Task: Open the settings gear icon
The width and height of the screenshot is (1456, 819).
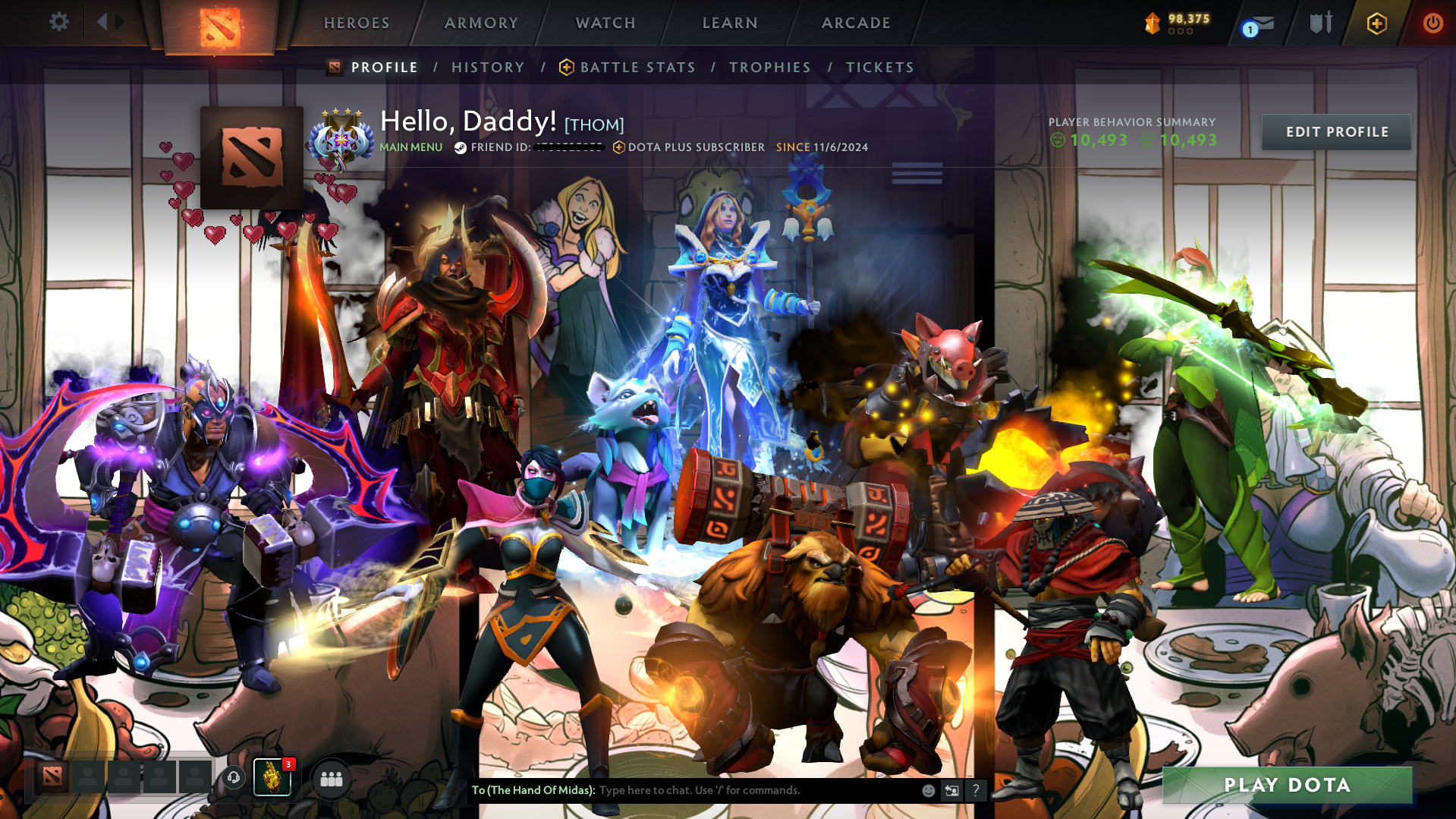Action: coord(58,21)
